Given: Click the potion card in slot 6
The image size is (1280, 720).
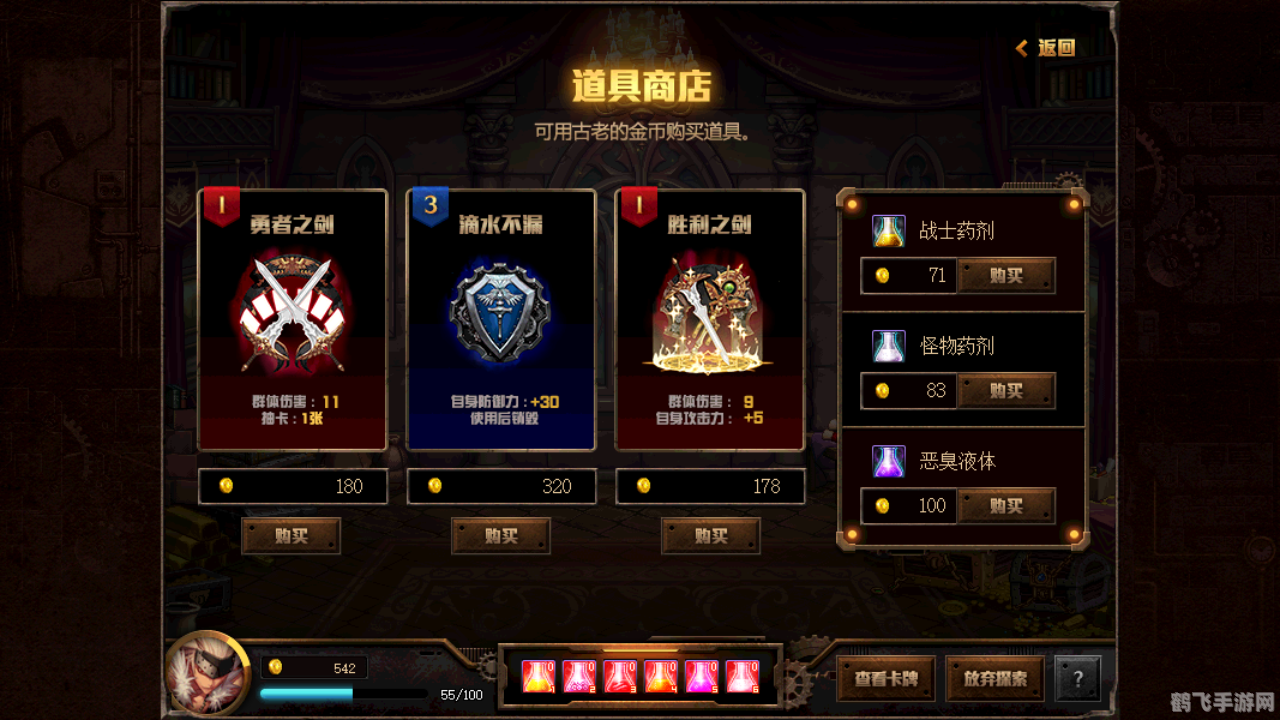Looking at the screenshot, I should (742, 677).
